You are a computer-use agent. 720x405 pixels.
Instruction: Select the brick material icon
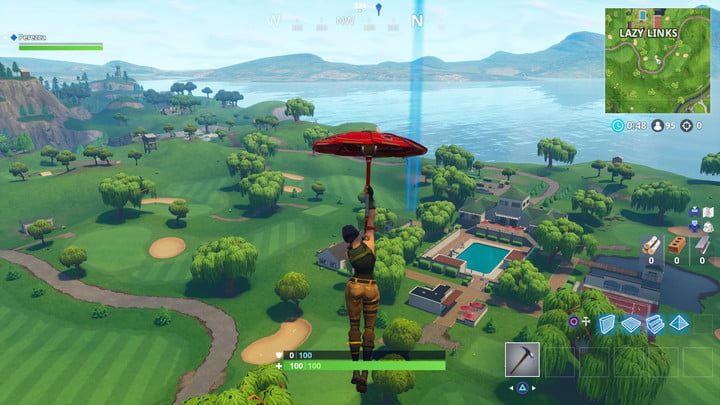pyautogui.click(x=677, y=244)
